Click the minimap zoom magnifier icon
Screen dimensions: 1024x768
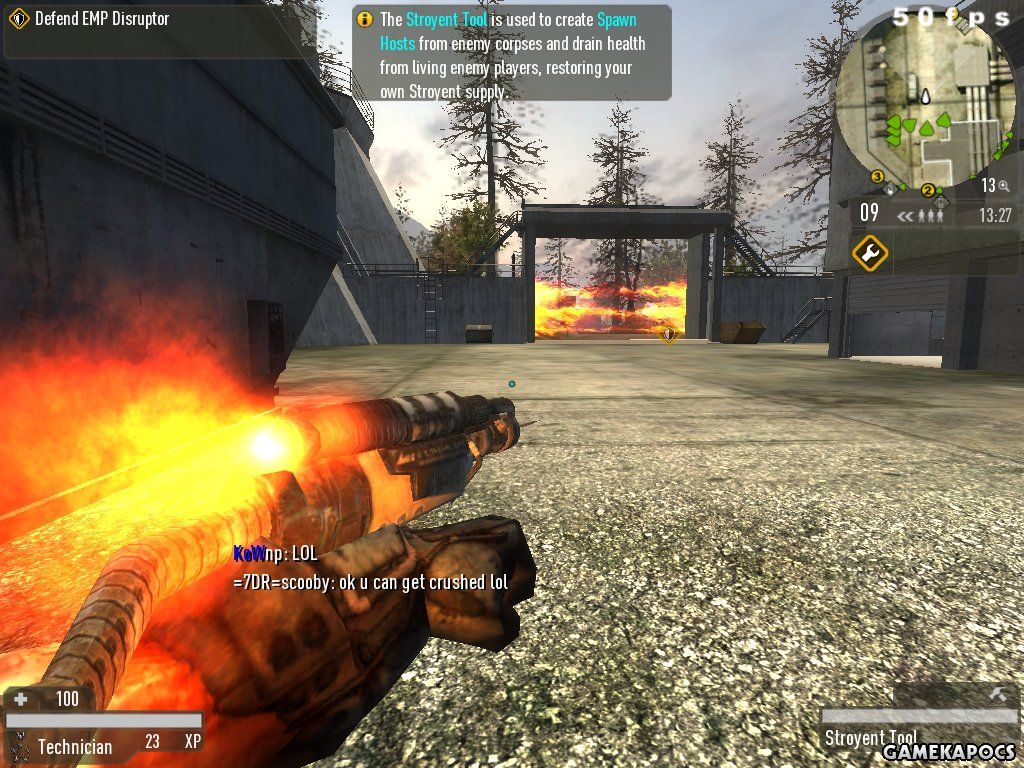pyautogui.click(x=1003, y=186)
